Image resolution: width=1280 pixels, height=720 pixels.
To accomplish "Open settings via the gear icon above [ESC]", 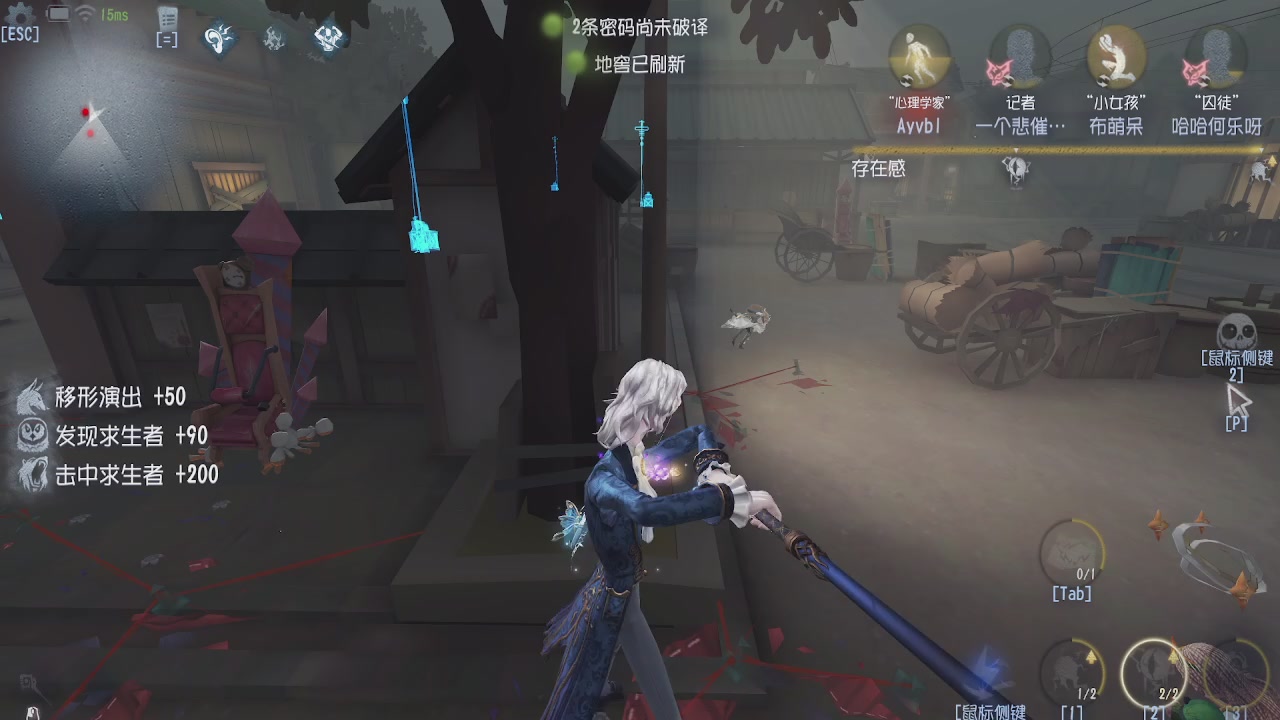I will (x=16, y=14).
